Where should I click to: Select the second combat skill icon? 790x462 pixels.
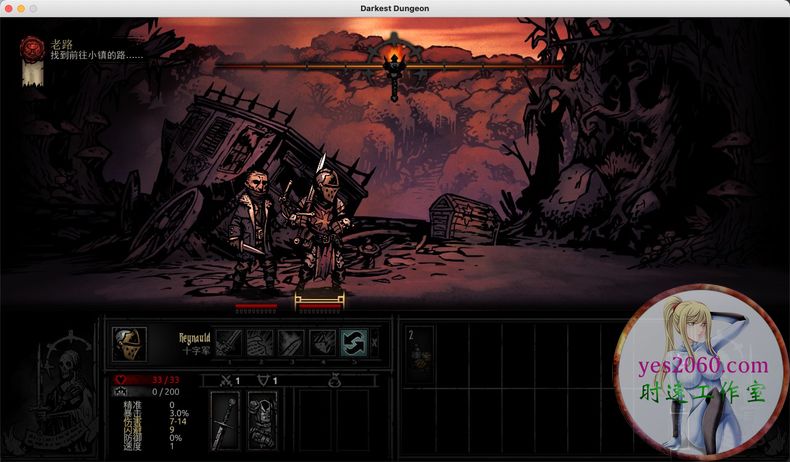pyautogui.click(x=260, y=343)
